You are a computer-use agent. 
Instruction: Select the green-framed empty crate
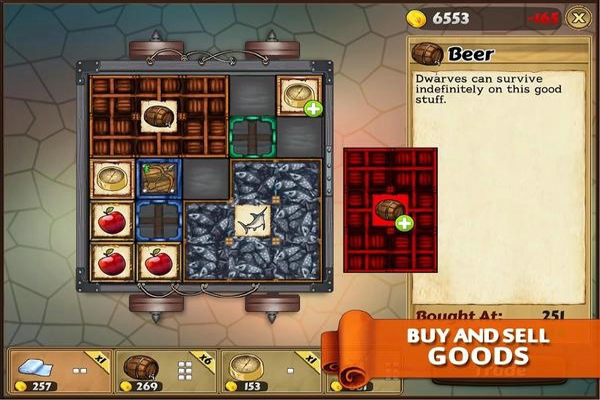pos(252,135)
